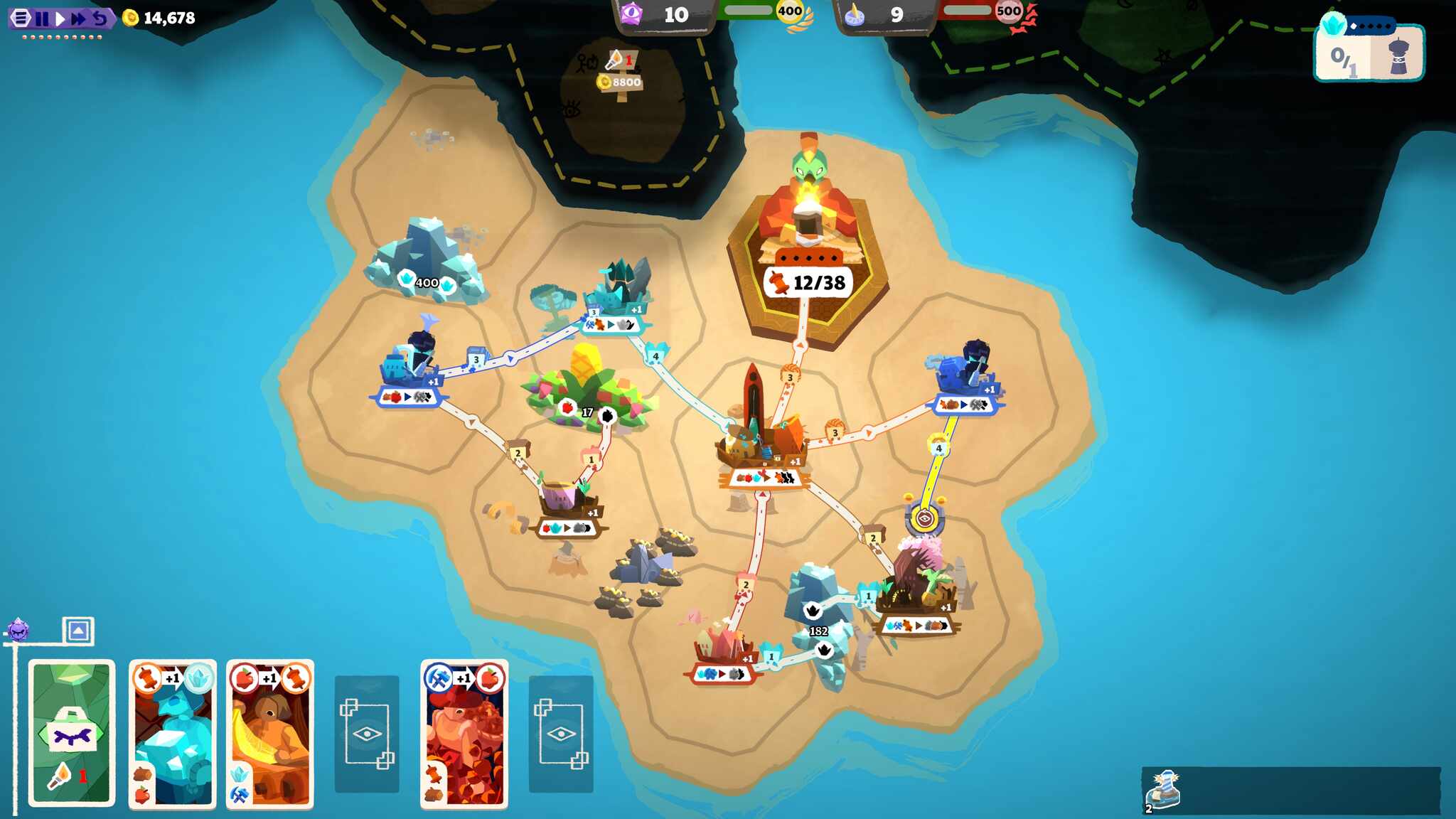The image size is (1456, 819).
Task: Choose the blue crystal golem card
Action: click(173, 734)
